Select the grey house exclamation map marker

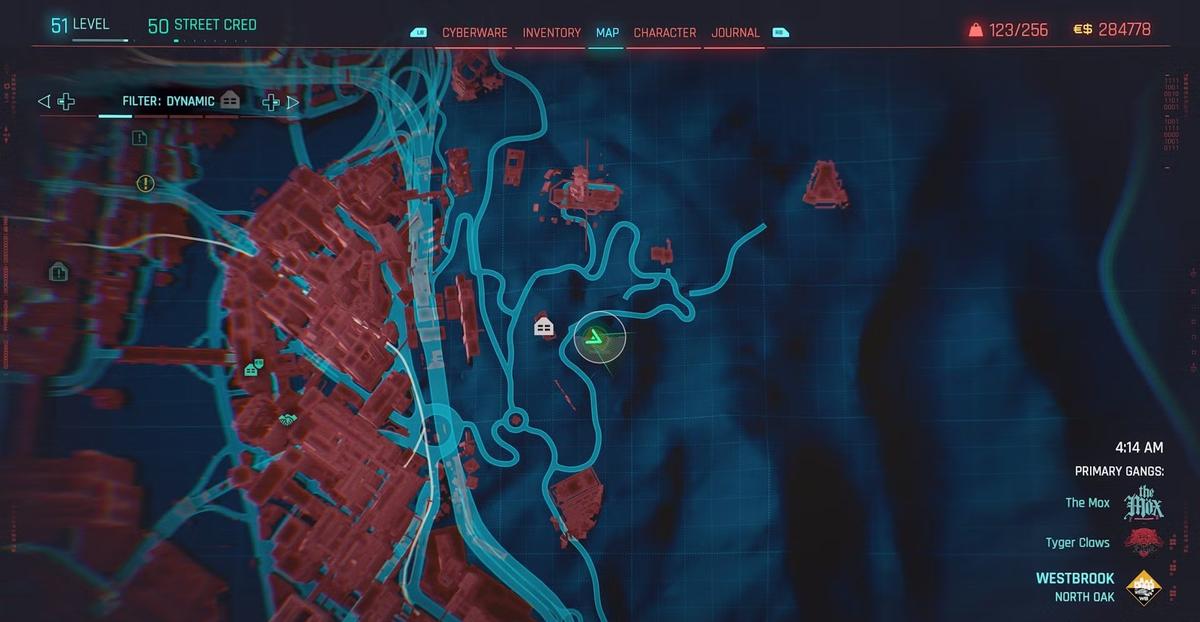click(x=58, y=271)
